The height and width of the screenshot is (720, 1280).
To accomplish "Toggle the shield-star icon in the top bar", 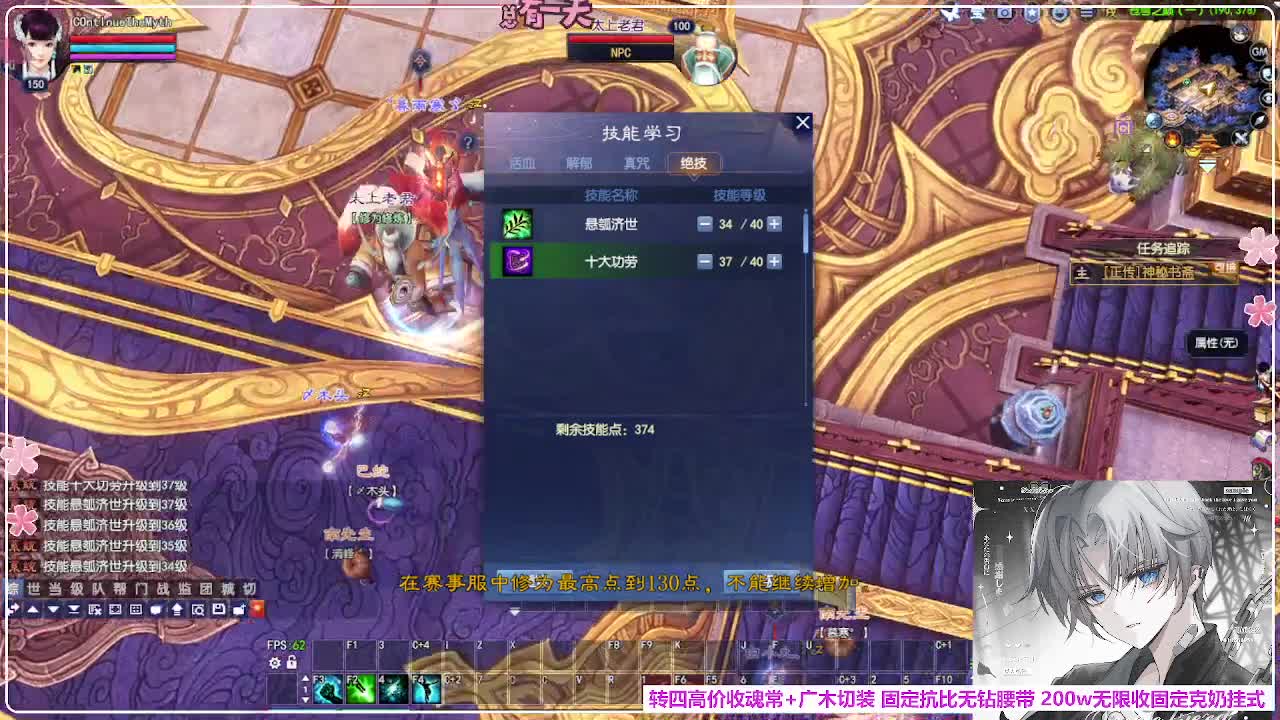I will tap(1031, 13).
